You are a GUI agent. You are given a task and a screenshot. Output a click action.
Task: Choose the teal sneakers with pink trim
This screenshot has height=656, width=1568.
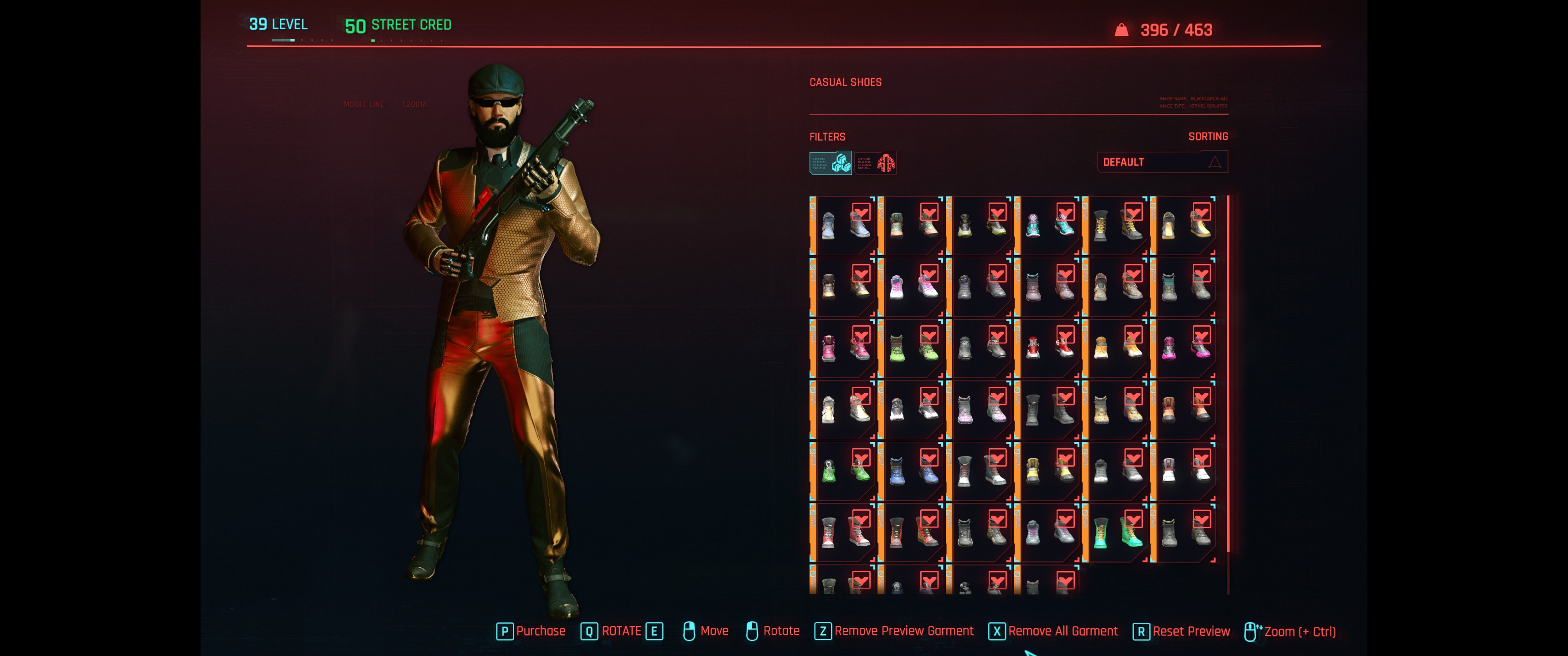coord(1048,225)
